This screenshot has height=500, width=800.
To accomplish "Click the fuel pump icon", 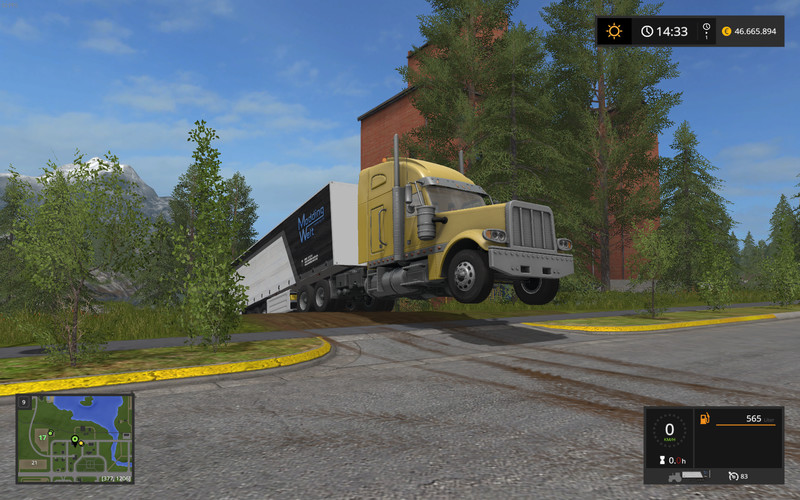I will tap(703, 417).
